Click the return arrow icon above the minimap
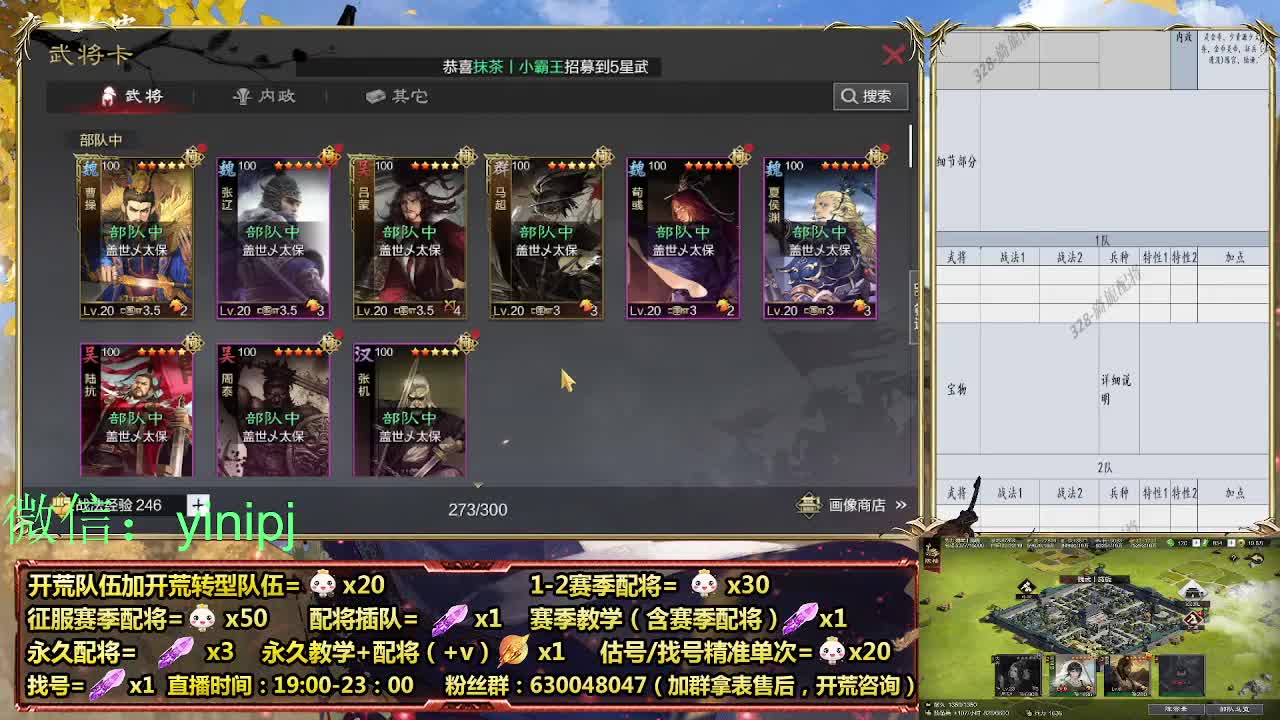 (1256, 558)
